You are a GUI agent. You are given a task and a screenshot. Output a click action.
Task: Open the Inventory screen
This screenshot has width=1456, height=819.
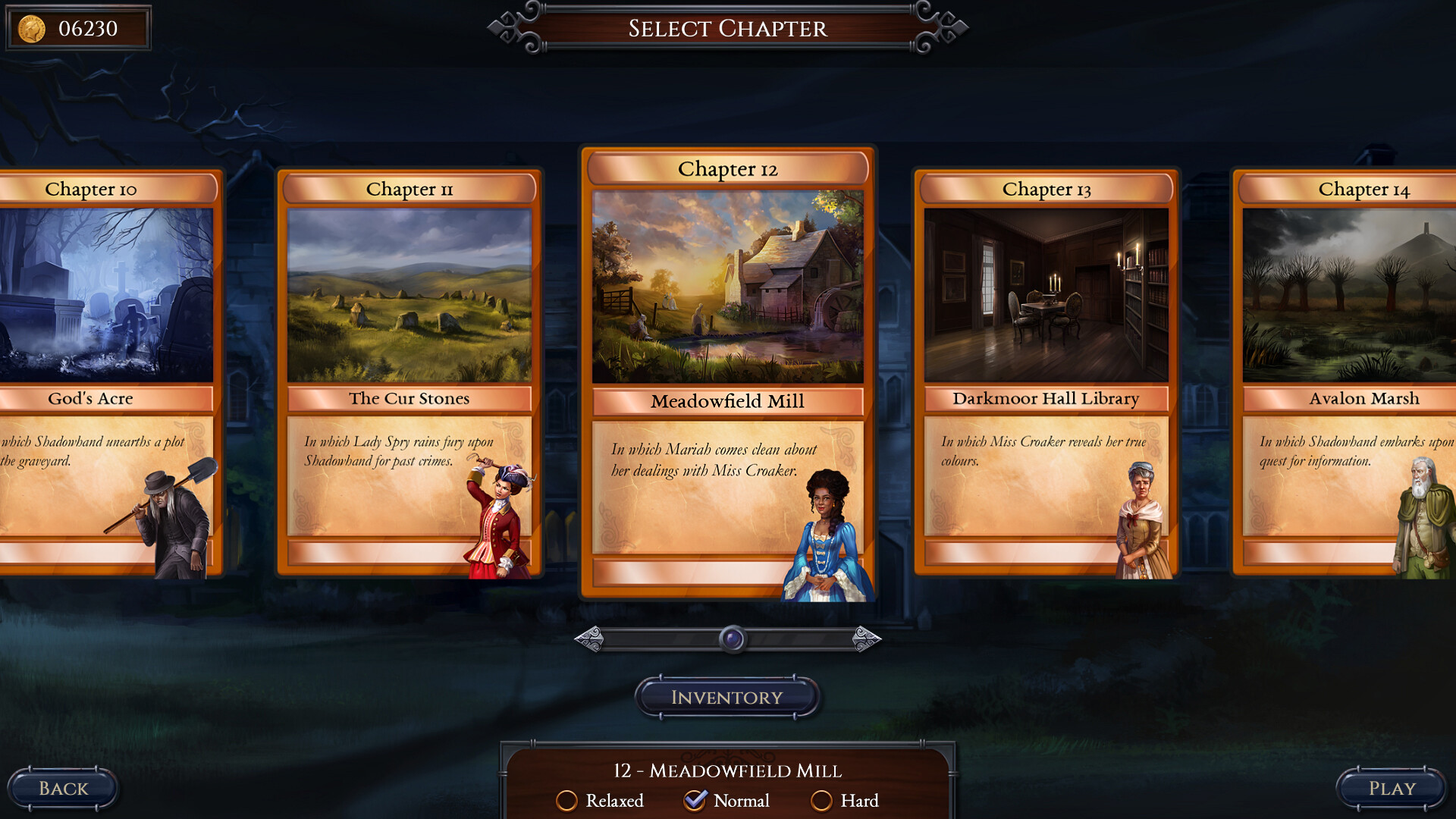click(x=726, y=696)
